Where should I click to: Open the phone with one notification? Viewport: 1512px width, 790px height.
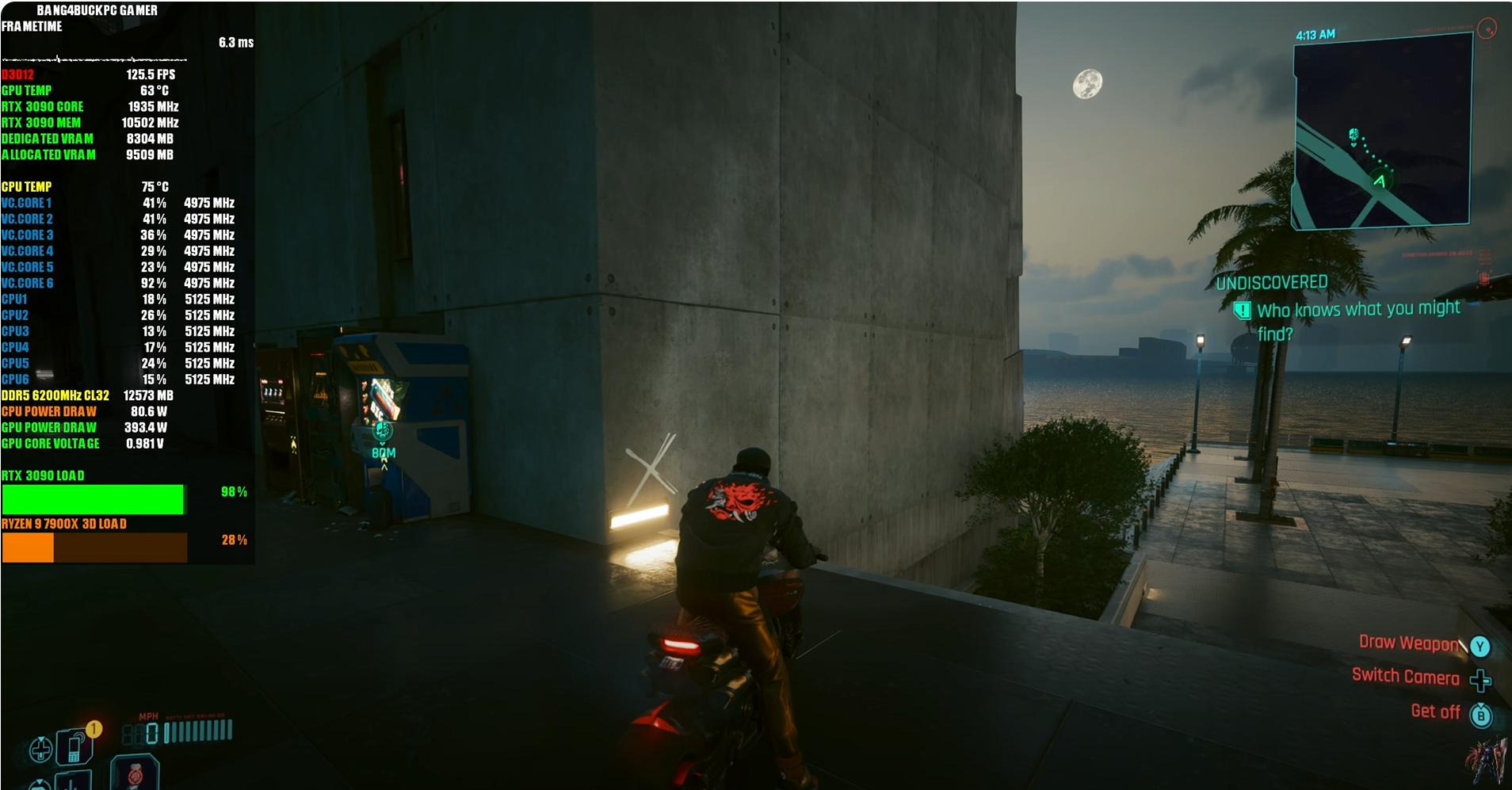[x=76, y=746]
